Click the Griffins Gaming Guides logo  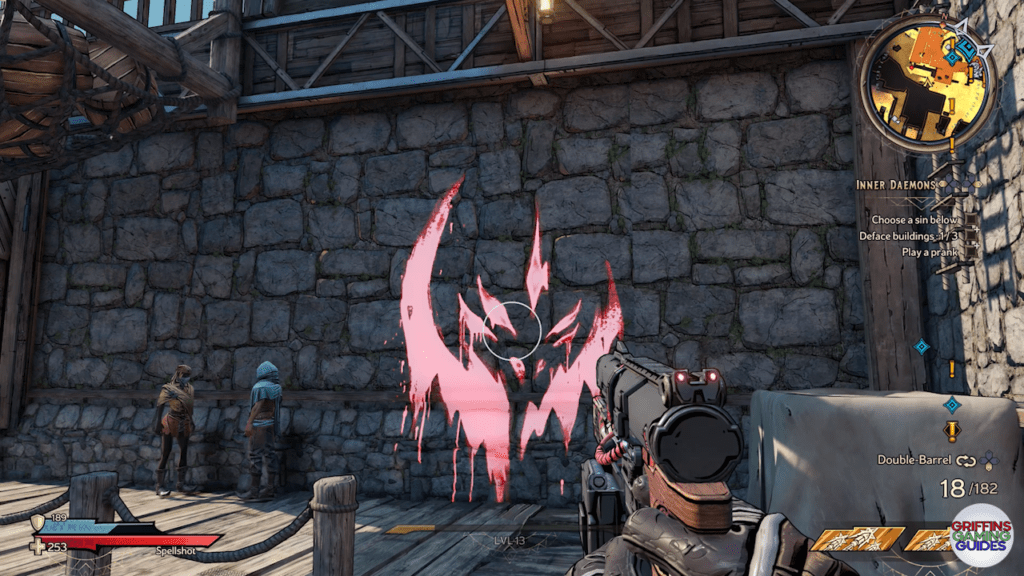pos(981,538)
